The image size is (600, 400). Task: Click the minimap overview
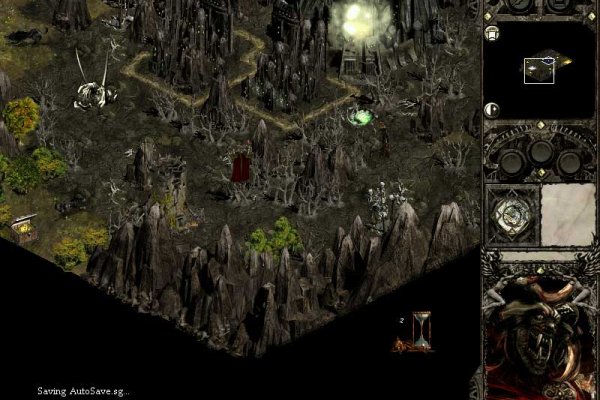(540, 68)
